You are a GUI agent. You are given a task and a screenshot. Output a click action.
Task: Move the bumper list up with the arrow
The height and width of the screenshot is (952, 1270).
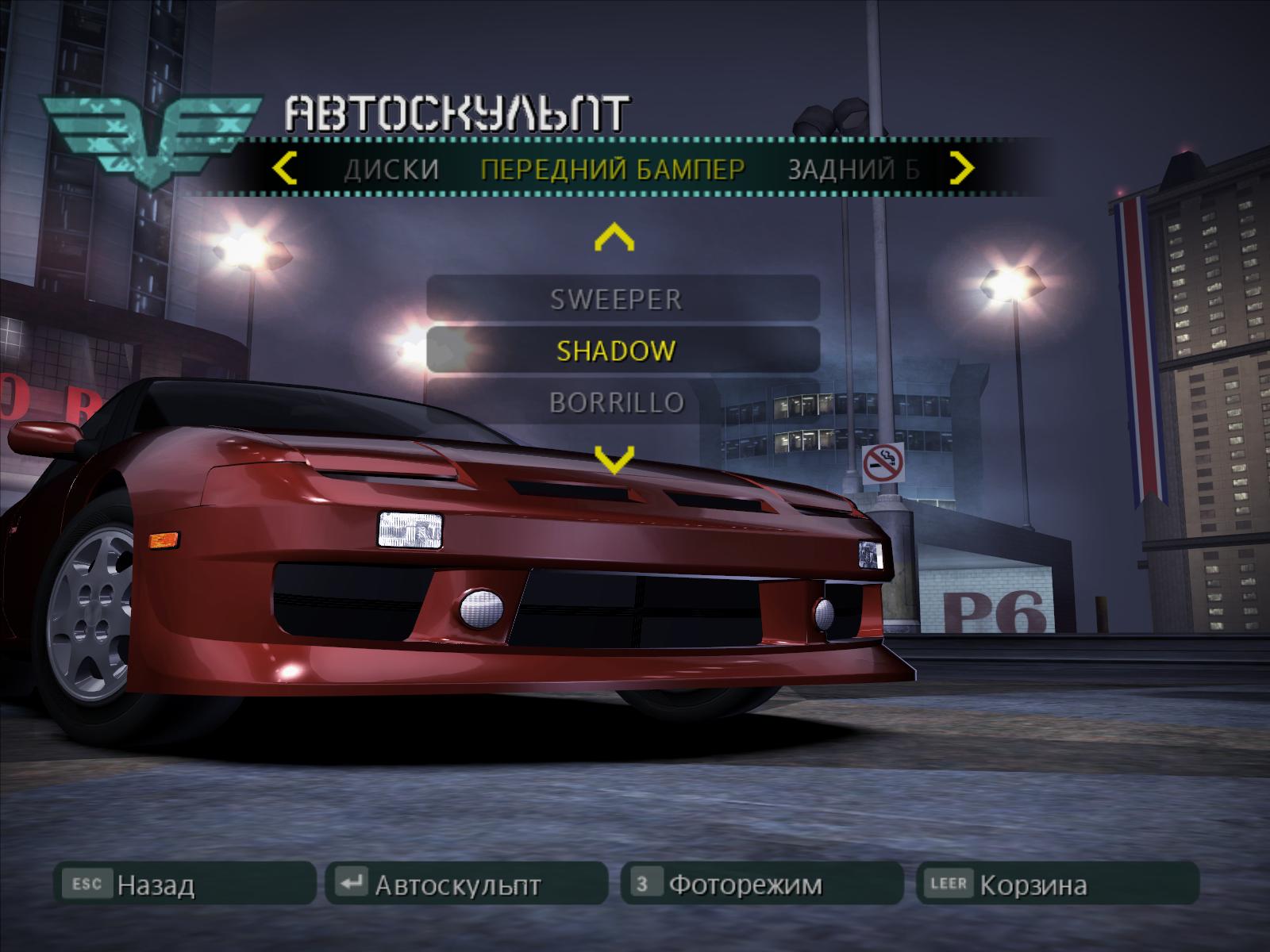614,236
